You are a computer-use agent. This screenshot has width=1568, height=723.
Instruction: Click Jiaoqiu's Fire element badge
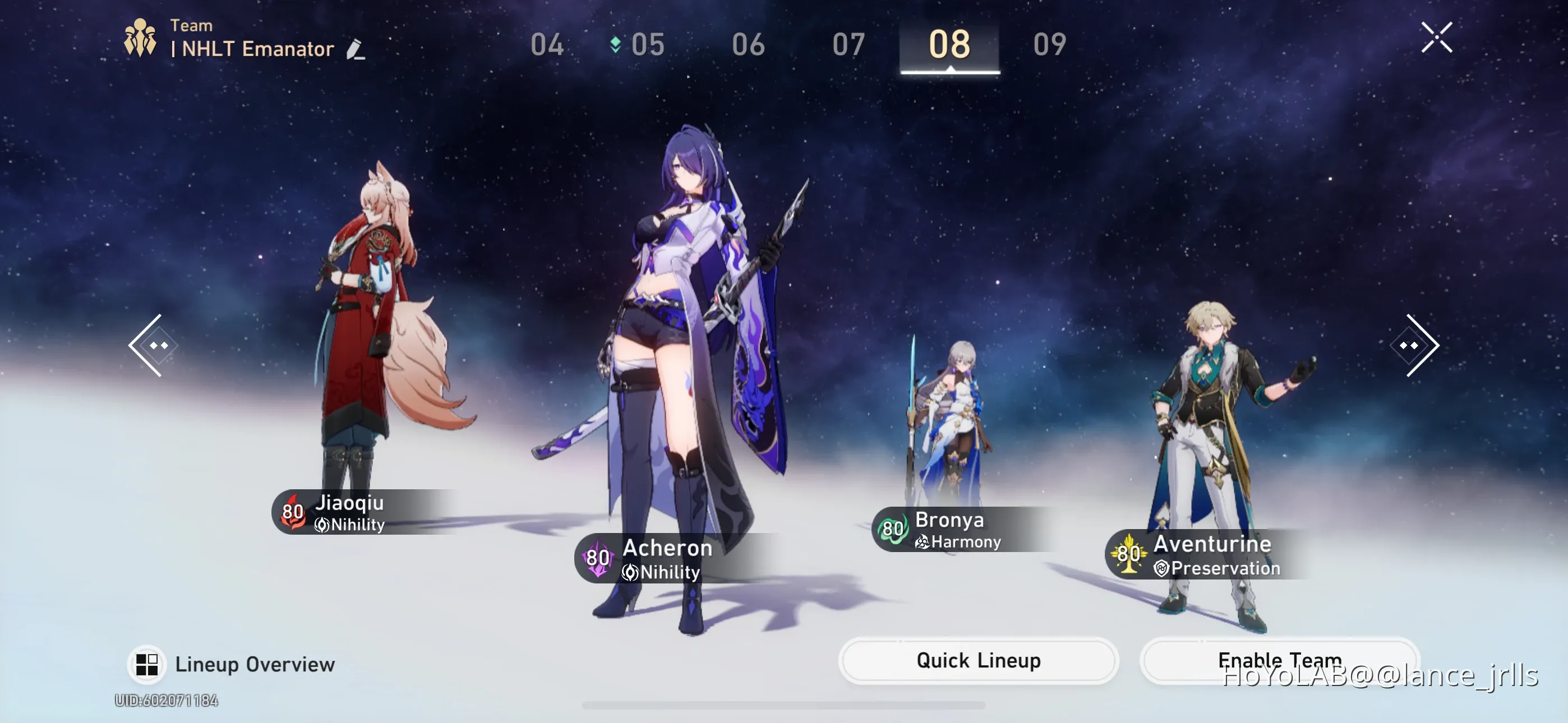(294, 512)
